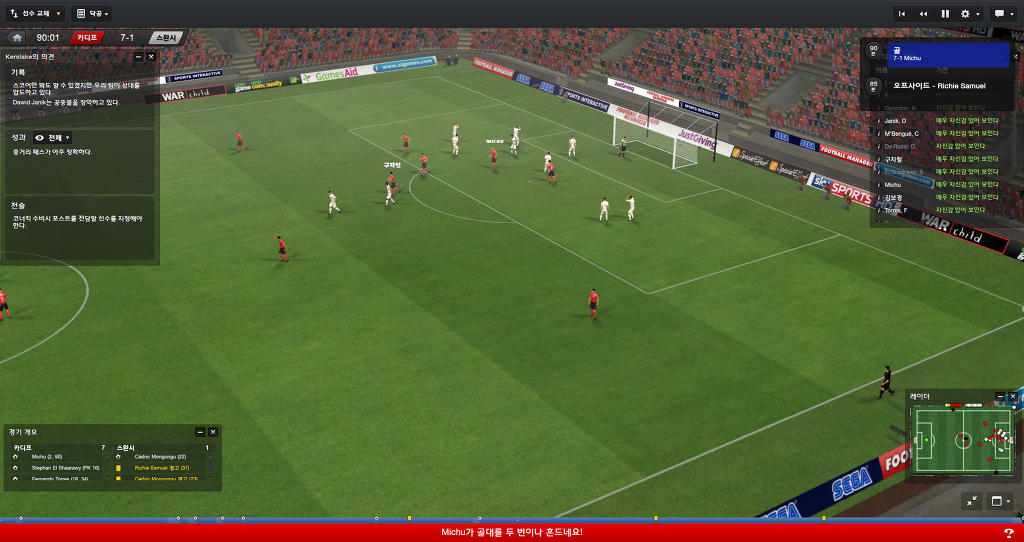The height and width of the screenshot is (542, 1024).
Task: Open the 닥공 tactics dropdown
Action: [92, 14]
